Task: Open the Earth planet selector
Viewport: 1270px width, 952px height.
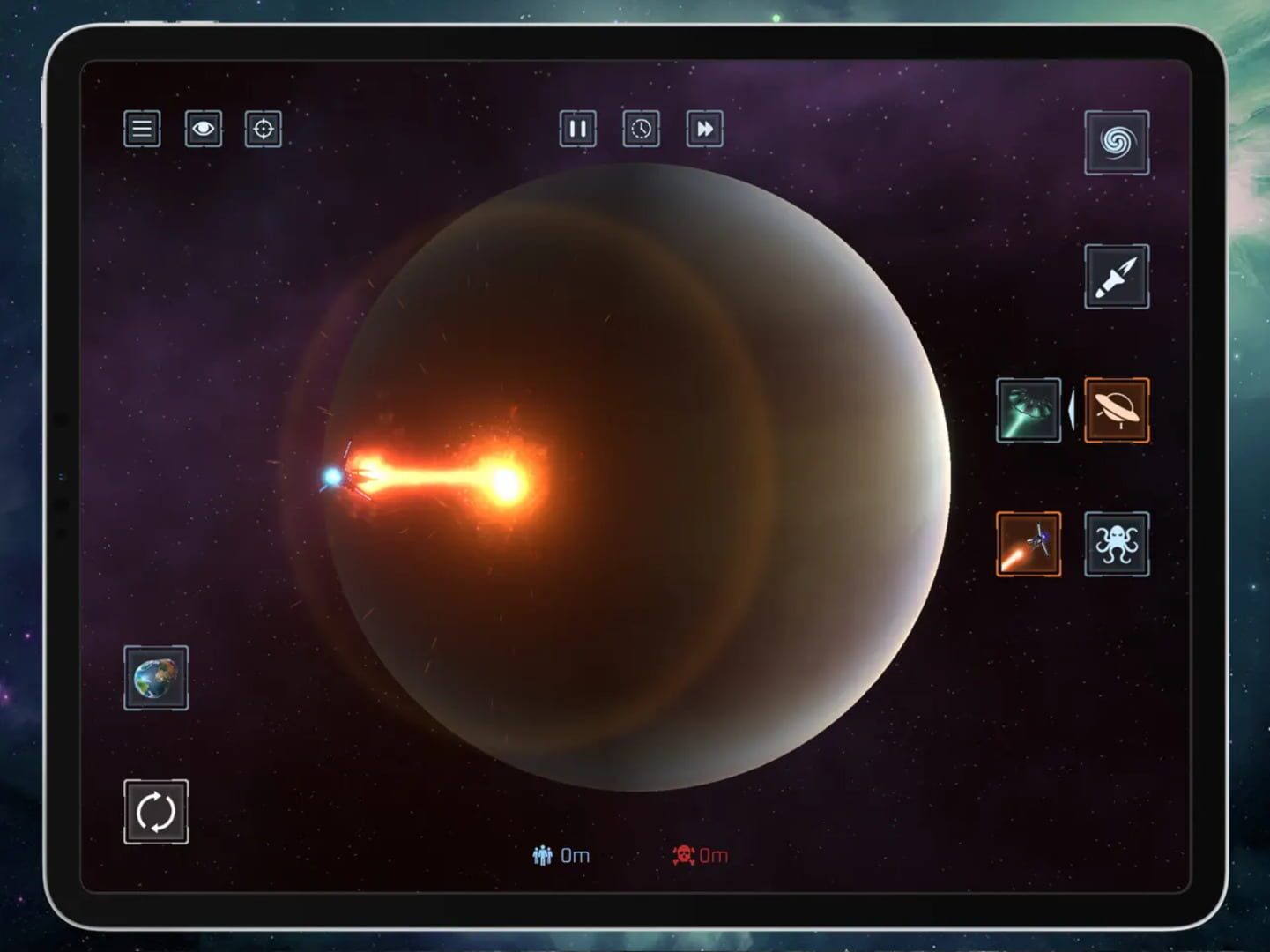Action: point(156,679)
